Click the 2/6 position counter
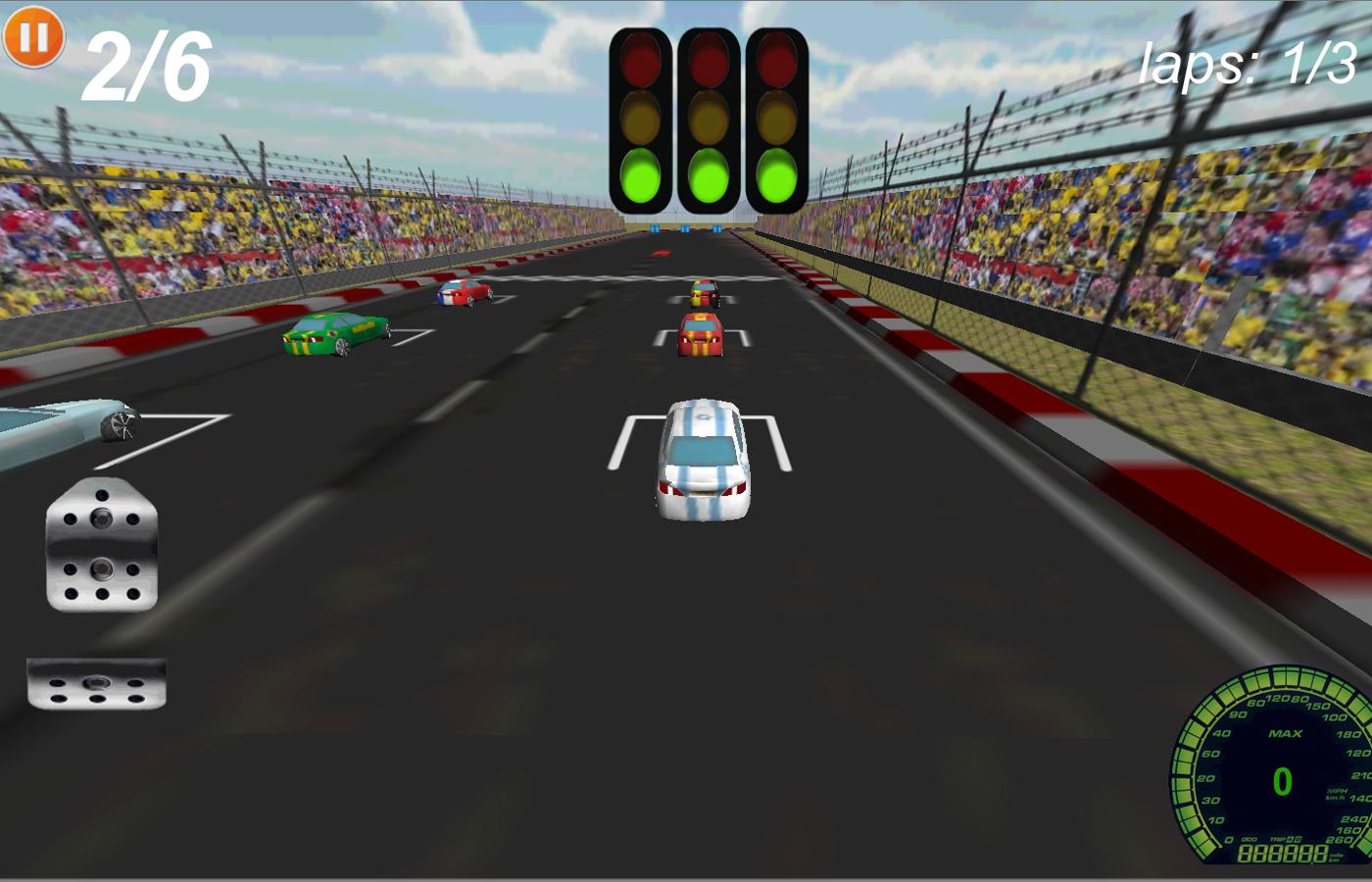The width and height of the screenshot is (1372, 882). 147,64
